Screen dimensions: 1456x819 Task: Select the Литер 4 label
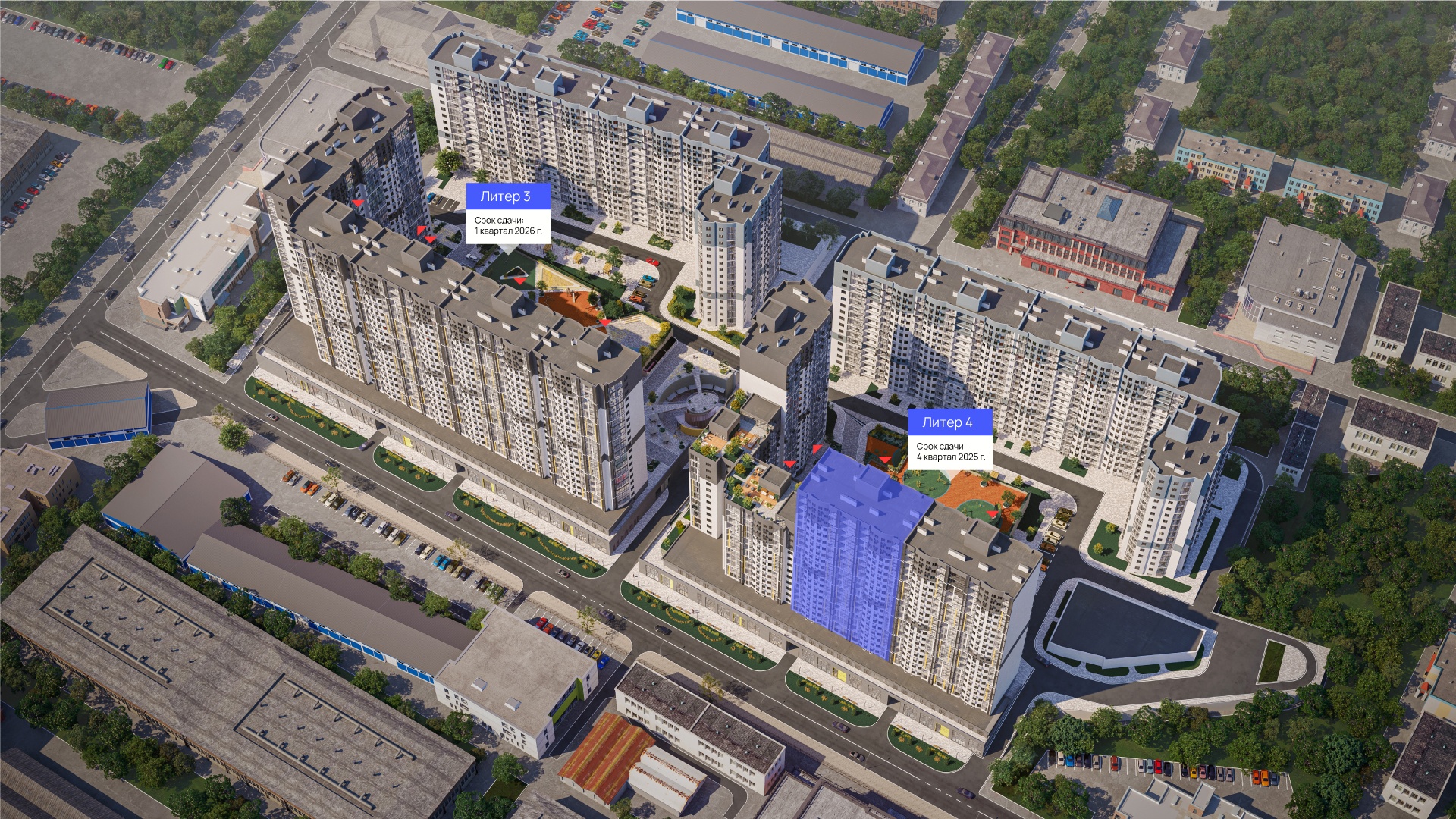coord(946,422)
